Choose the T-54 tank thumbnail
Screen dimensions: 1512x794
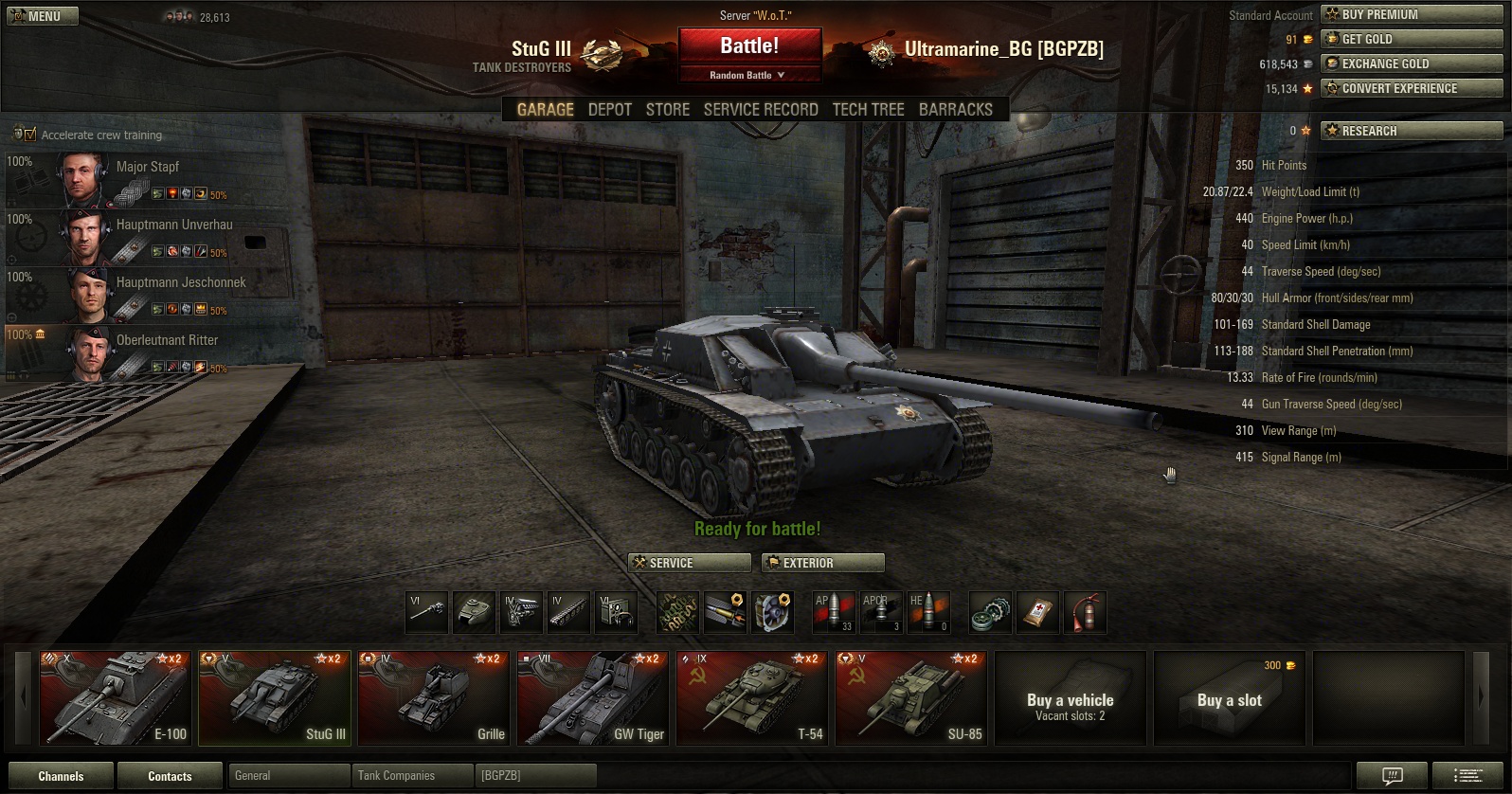751,697
